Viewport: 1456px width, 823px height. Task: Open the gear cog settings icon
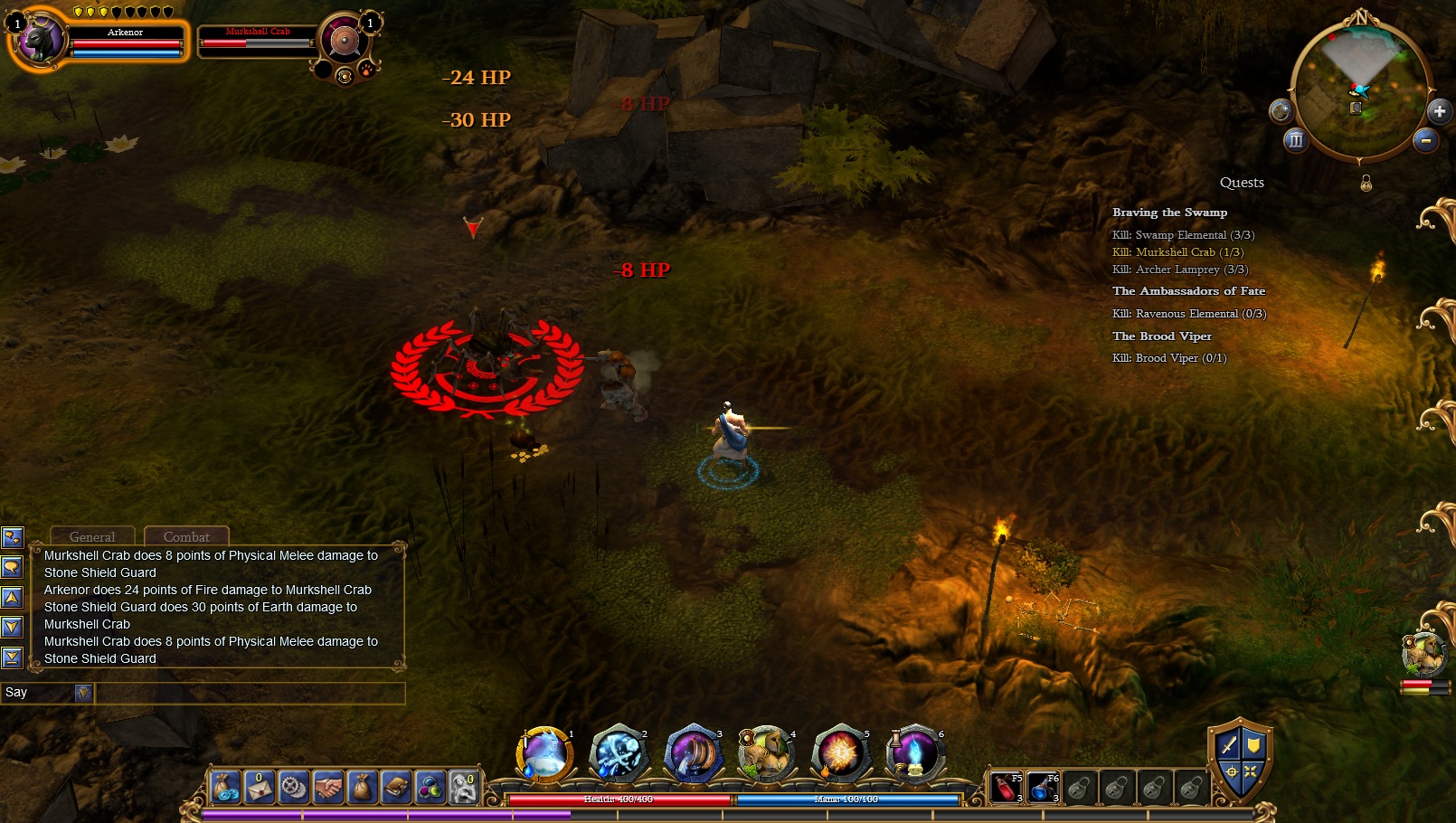tap(293, 788)
